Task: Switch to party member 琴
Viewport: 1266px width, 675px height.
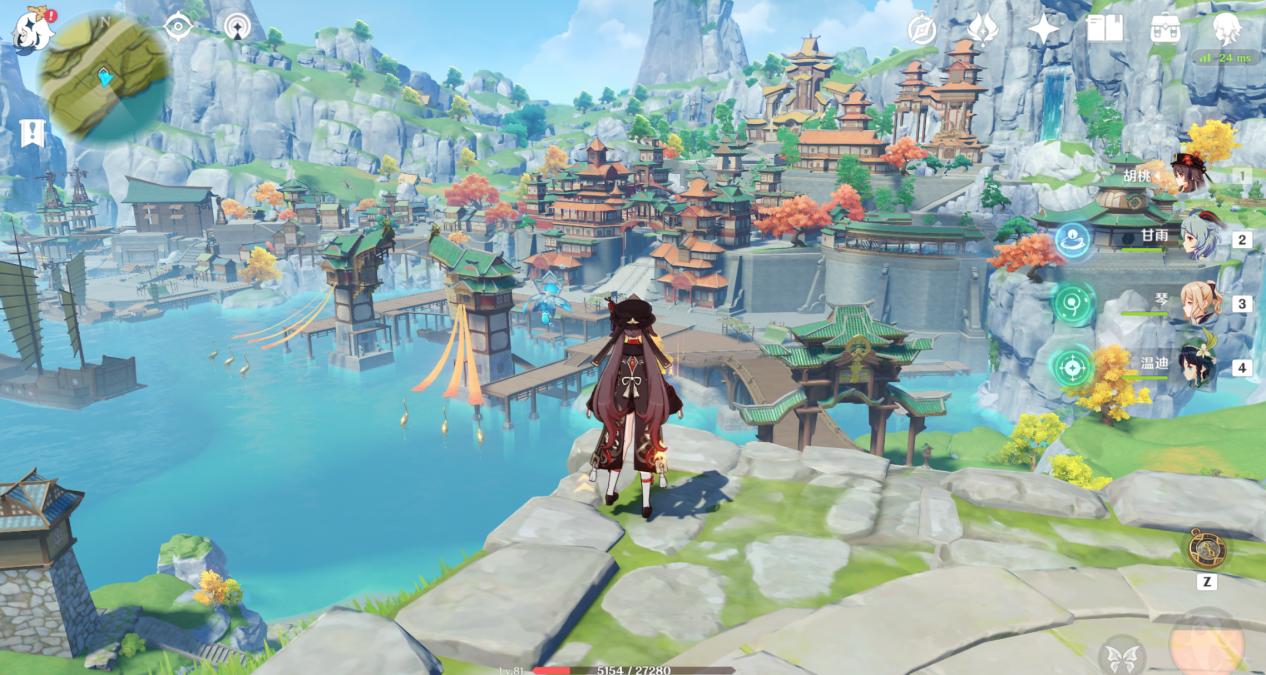Action: [x=1198, y=303]
